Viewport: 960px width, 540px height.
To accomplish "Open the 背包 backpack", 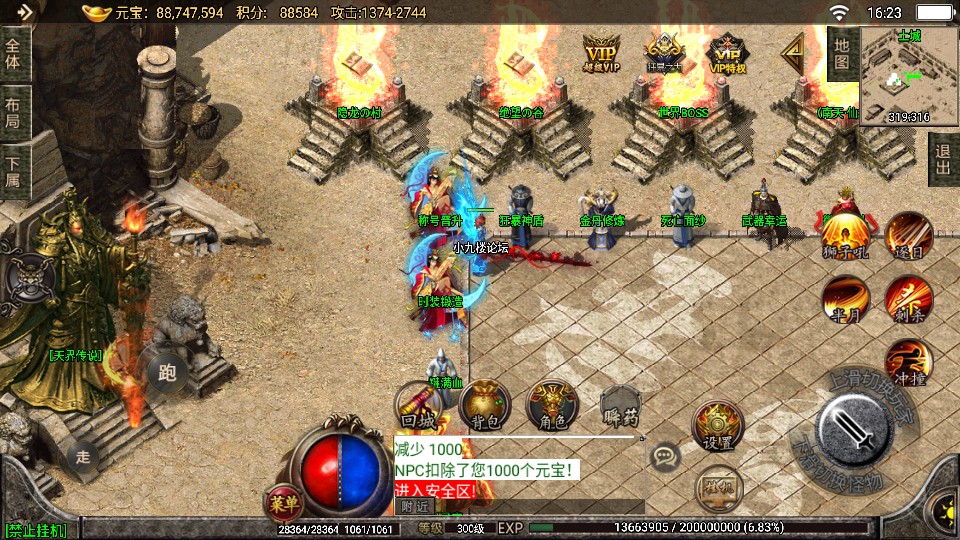I will tap(485, 405).
